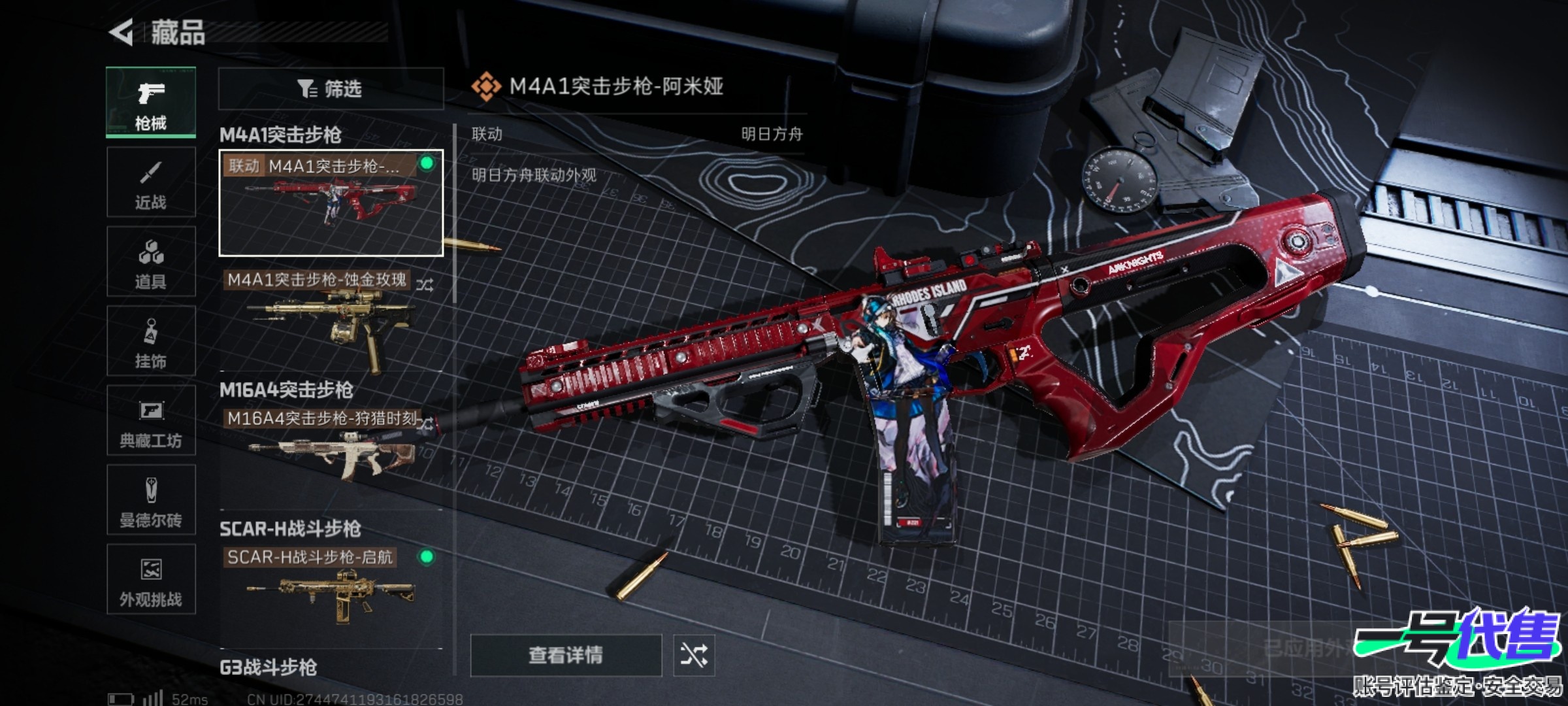The image size is (1568, 706).
Task: Open the 典藏工坊 workshop tab
Action: [x=151, y=421]
